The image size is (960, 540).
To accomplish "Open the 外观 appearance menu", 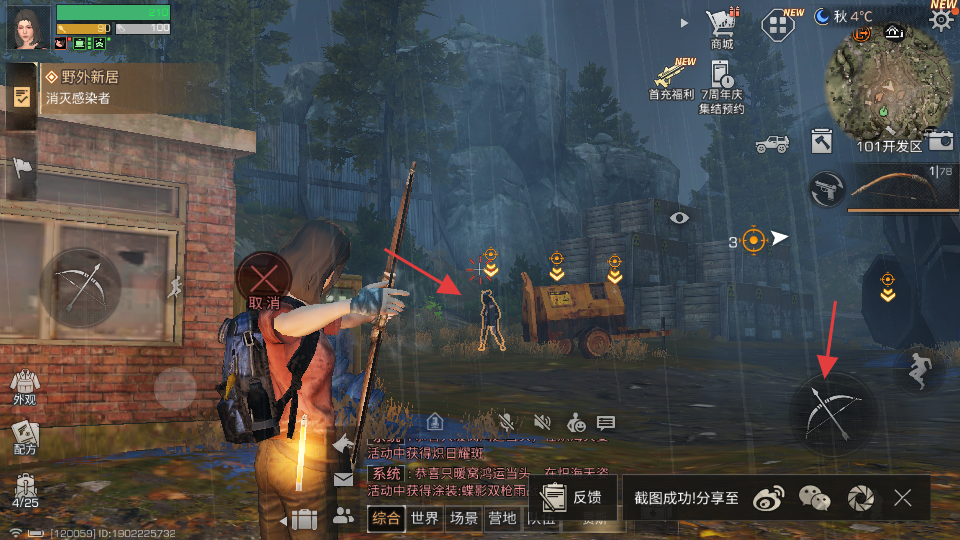I will 24,387.
